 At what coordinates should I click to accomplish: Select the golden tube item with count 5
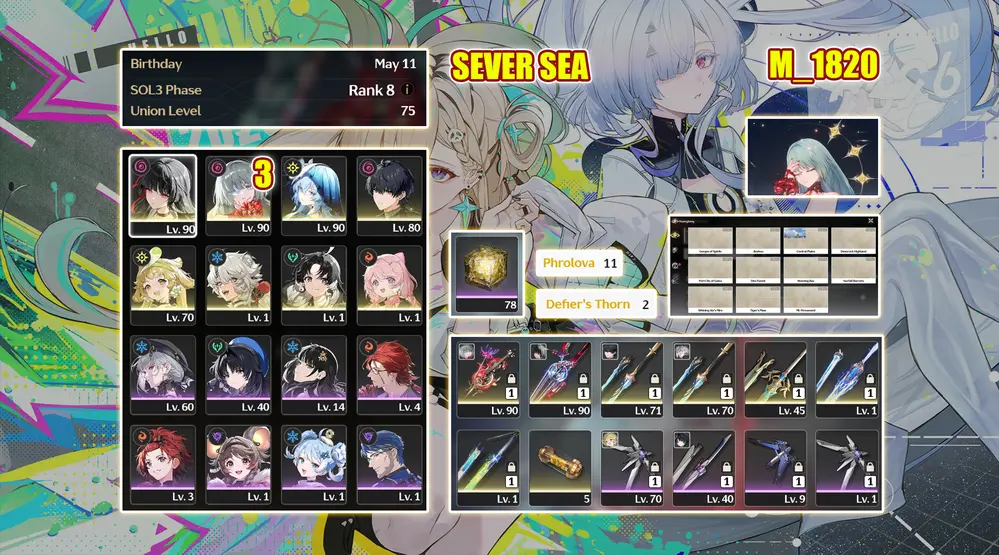pos(560,469)
